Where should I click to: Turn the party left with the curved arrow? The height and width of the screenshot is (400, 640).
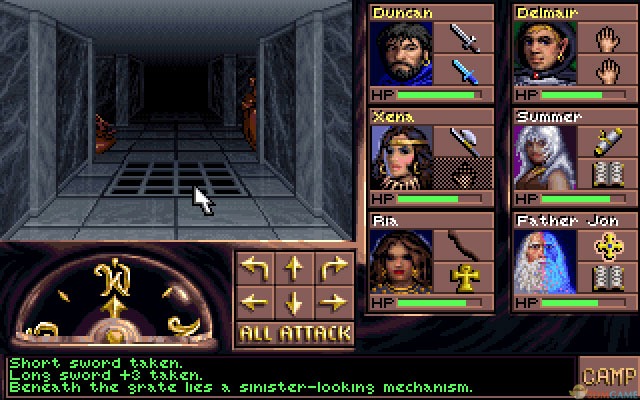[x=256, y=268]
